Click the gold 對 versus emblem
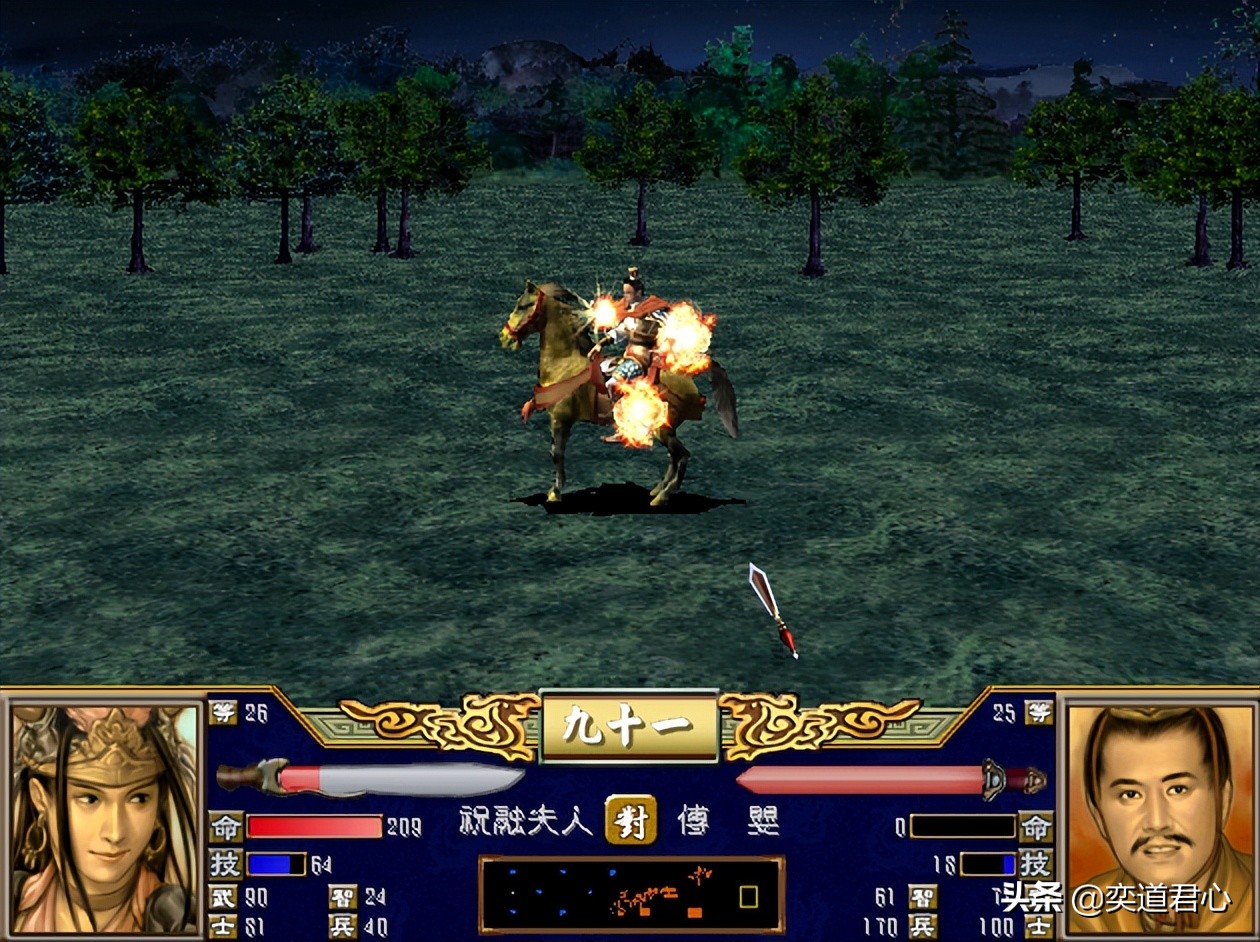 click(x=631, y=821)
